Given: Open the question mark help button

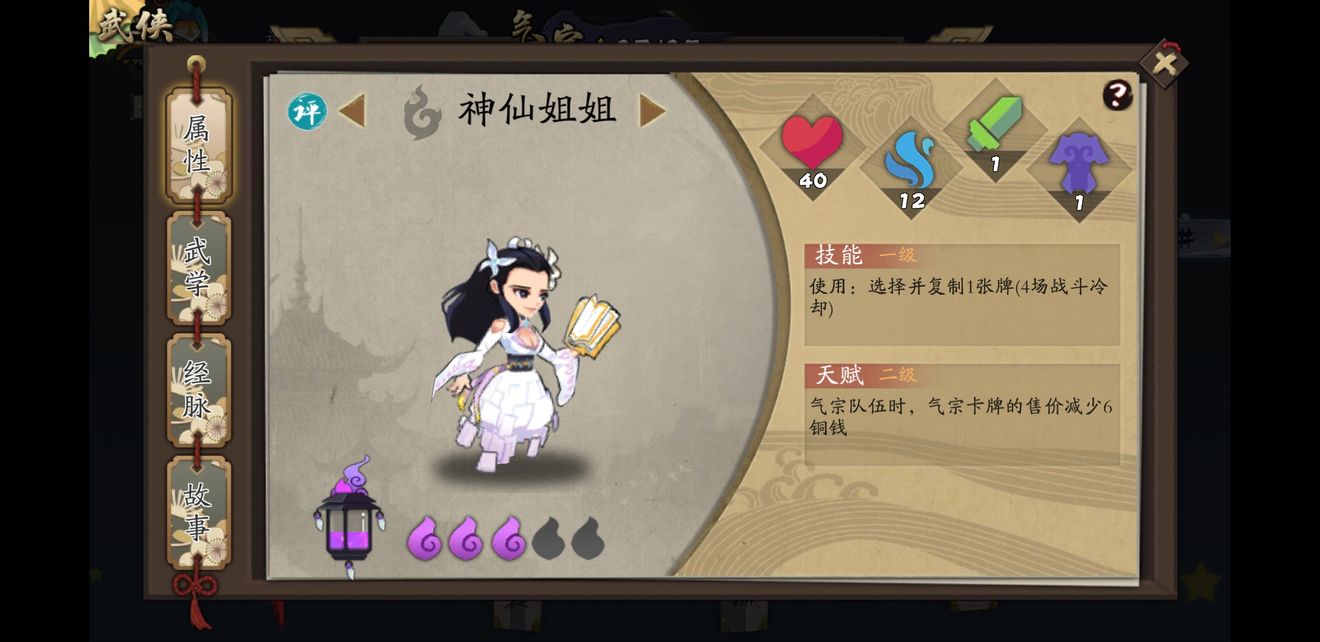Looking at the screenshot, I should (1117, 95).
